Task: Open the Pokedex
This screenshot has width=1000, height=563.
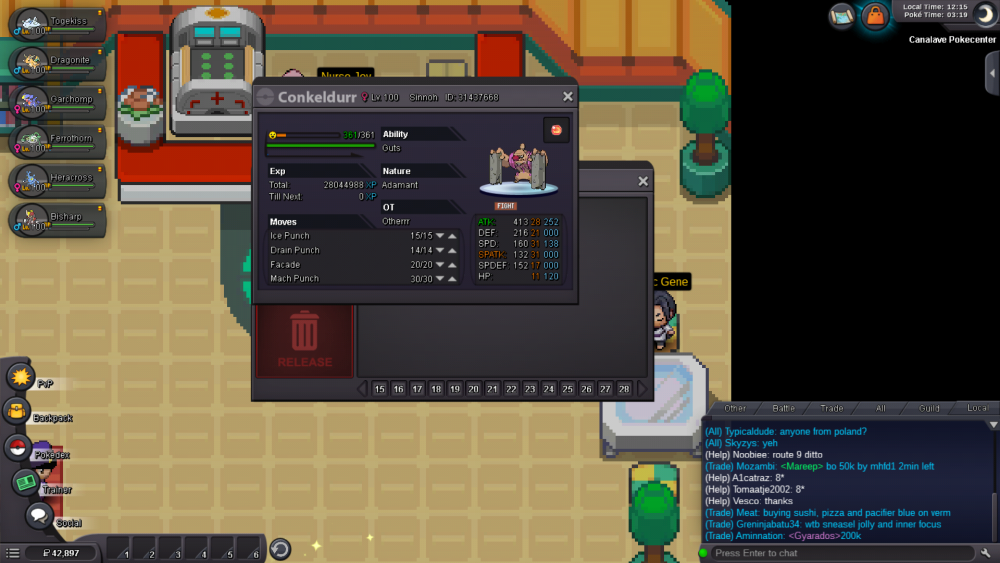Action: click(x=17, y=447)
